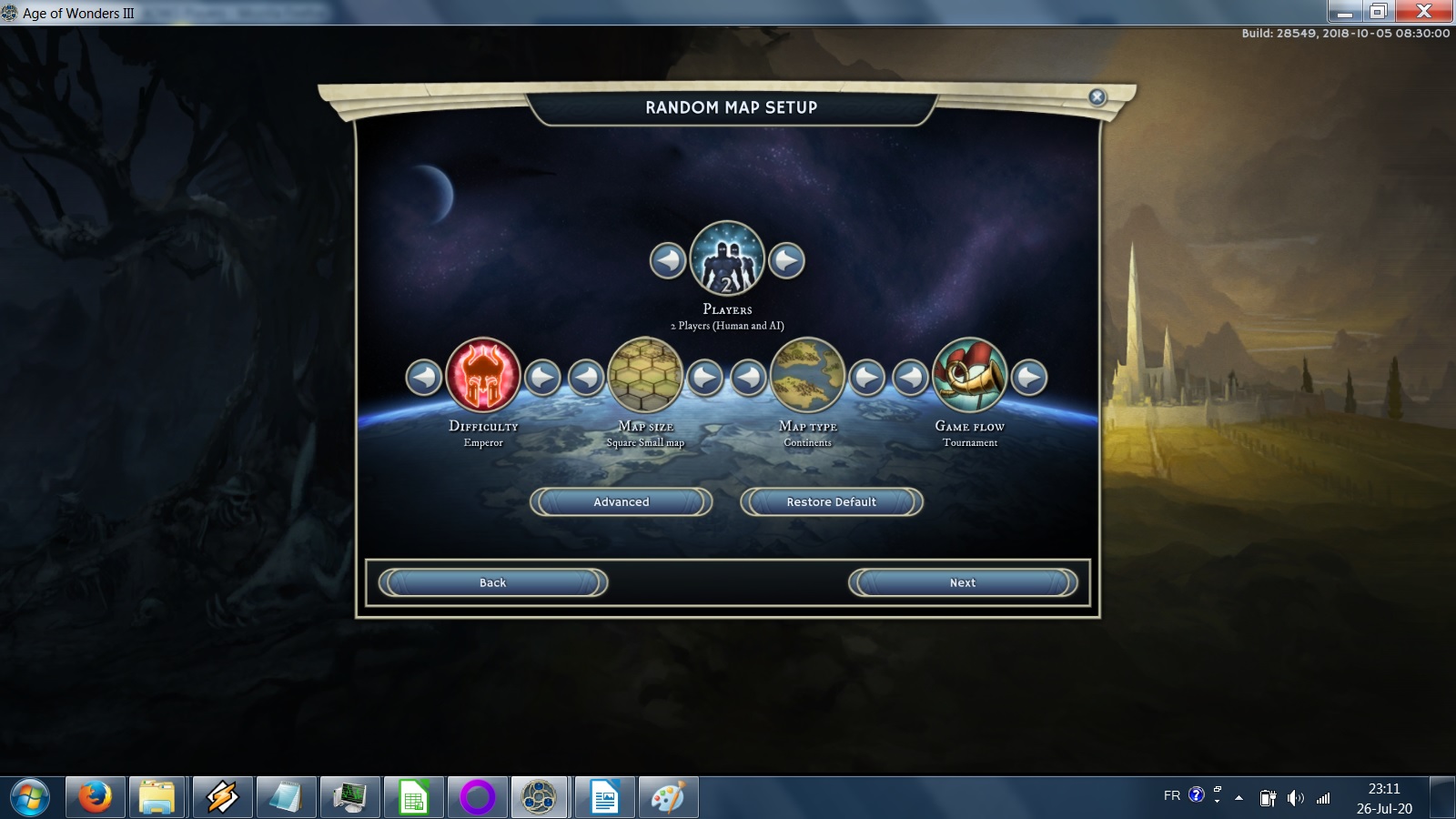Switch to next Map Type
Image resolution: width=1456 pixels, height=819 pixels.
coord(867,377)
